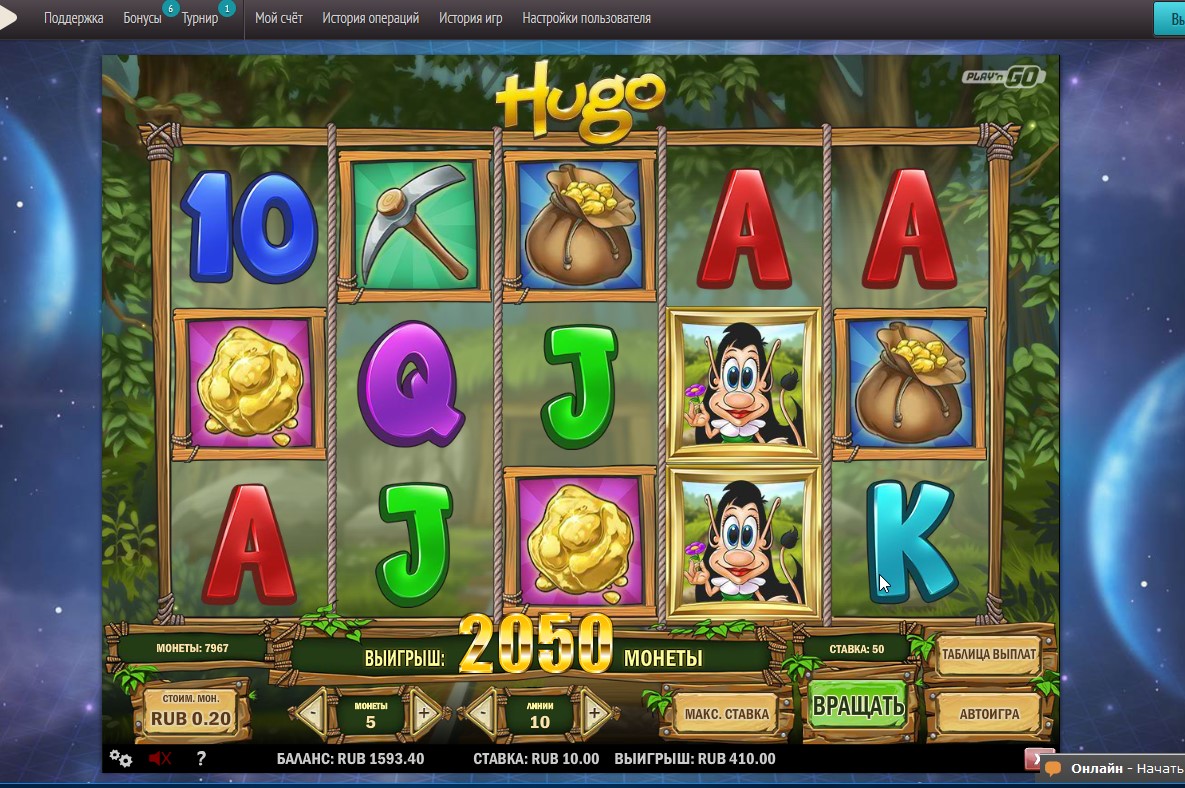View История операций
The image size is (1185, 788).
pyautogui.click(x=371, y=18)
